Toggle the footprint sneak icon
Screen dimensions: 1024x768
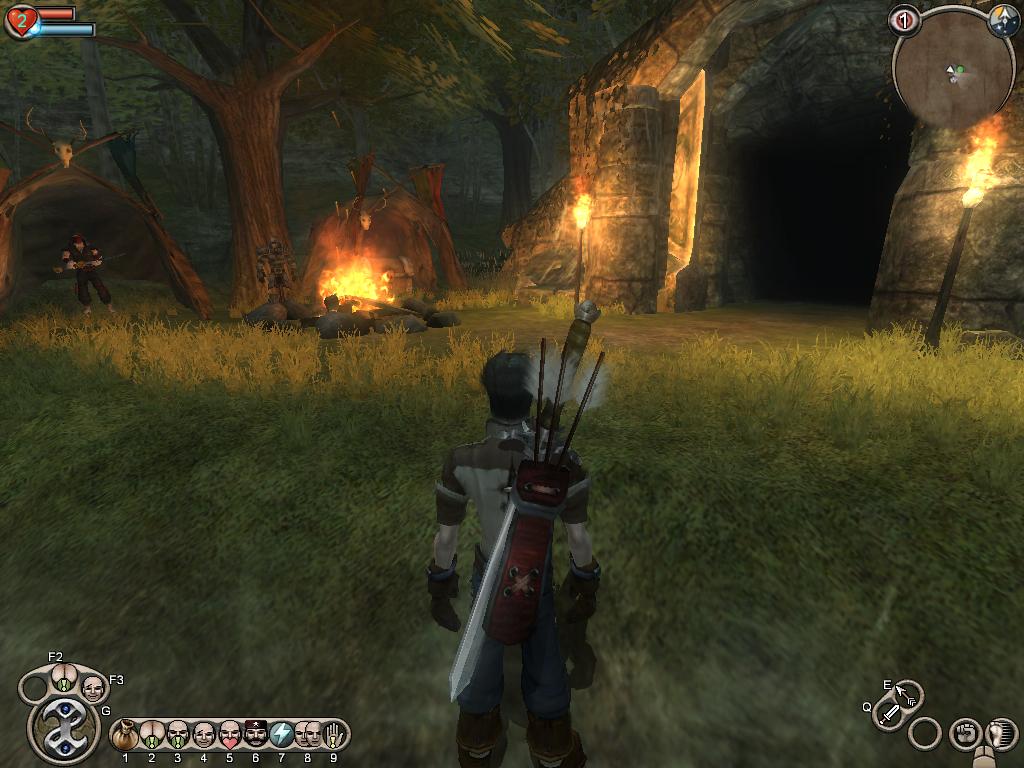pyautogui.click(x=997, y=735)
